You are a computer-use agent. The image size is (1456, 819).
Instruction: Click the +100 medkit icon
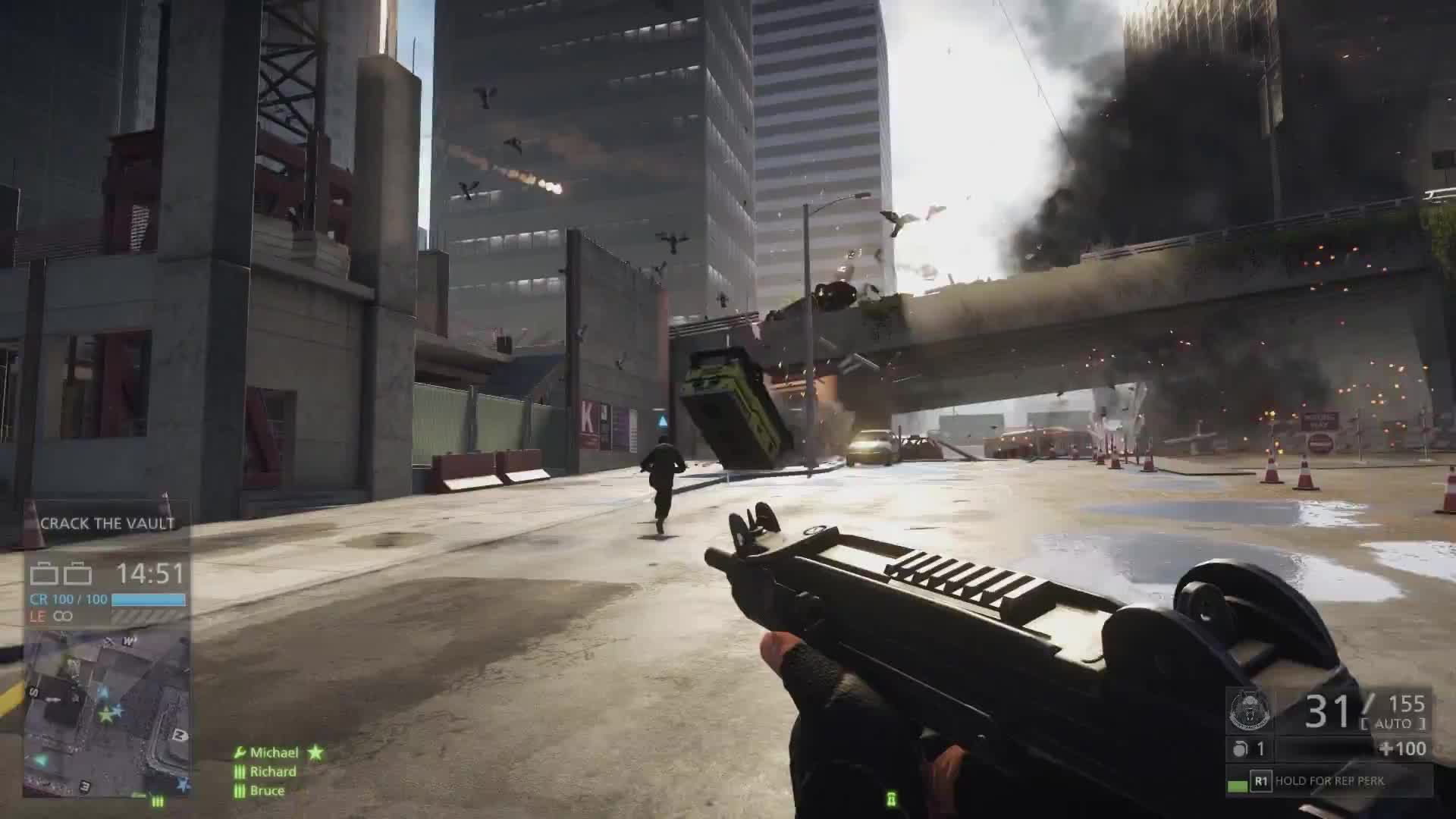coord(1401,748)
